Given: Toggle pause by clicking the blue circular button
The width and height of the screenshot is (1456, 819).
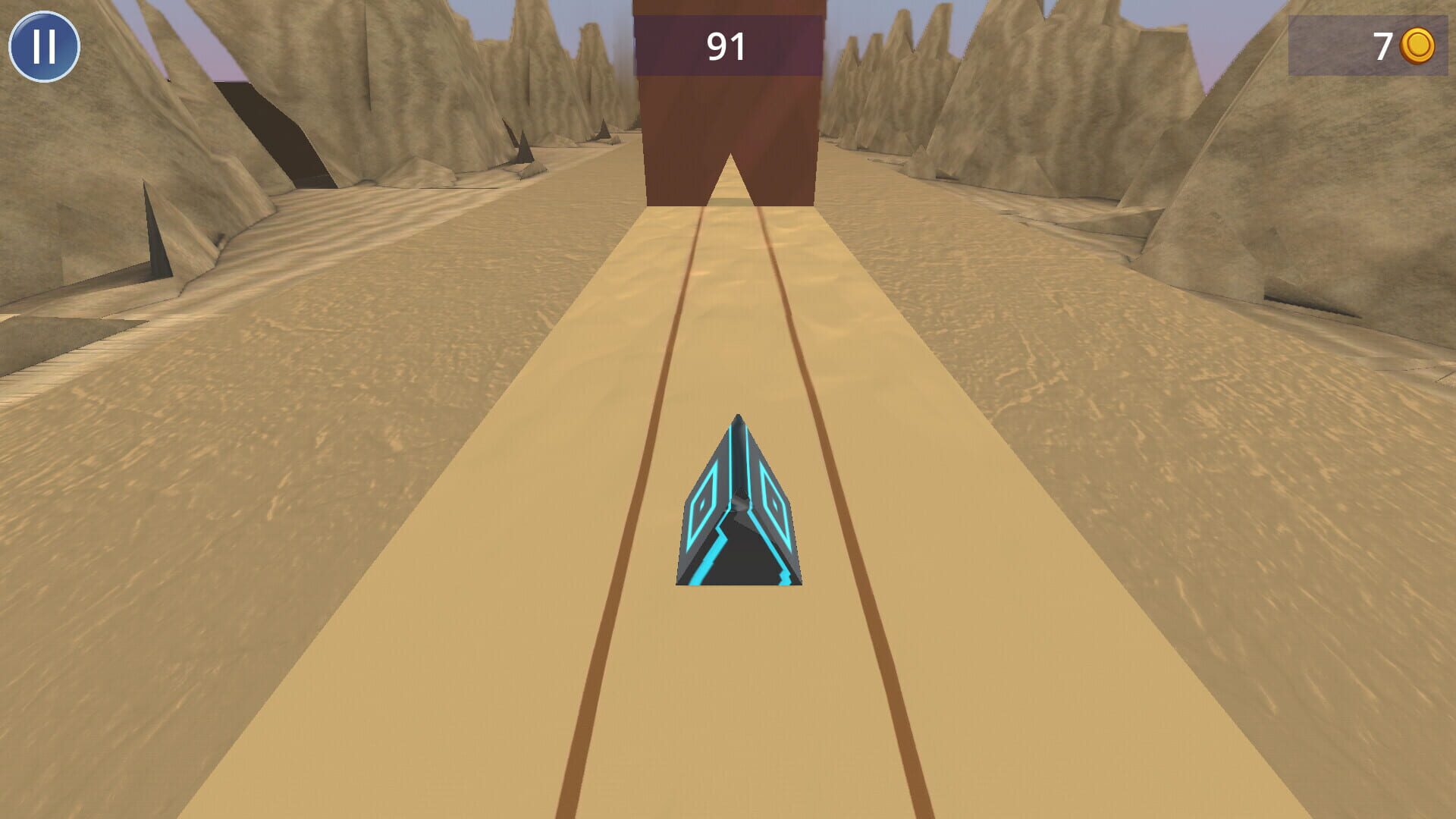Looking at the screenshot, I should (x=44, y=47).
